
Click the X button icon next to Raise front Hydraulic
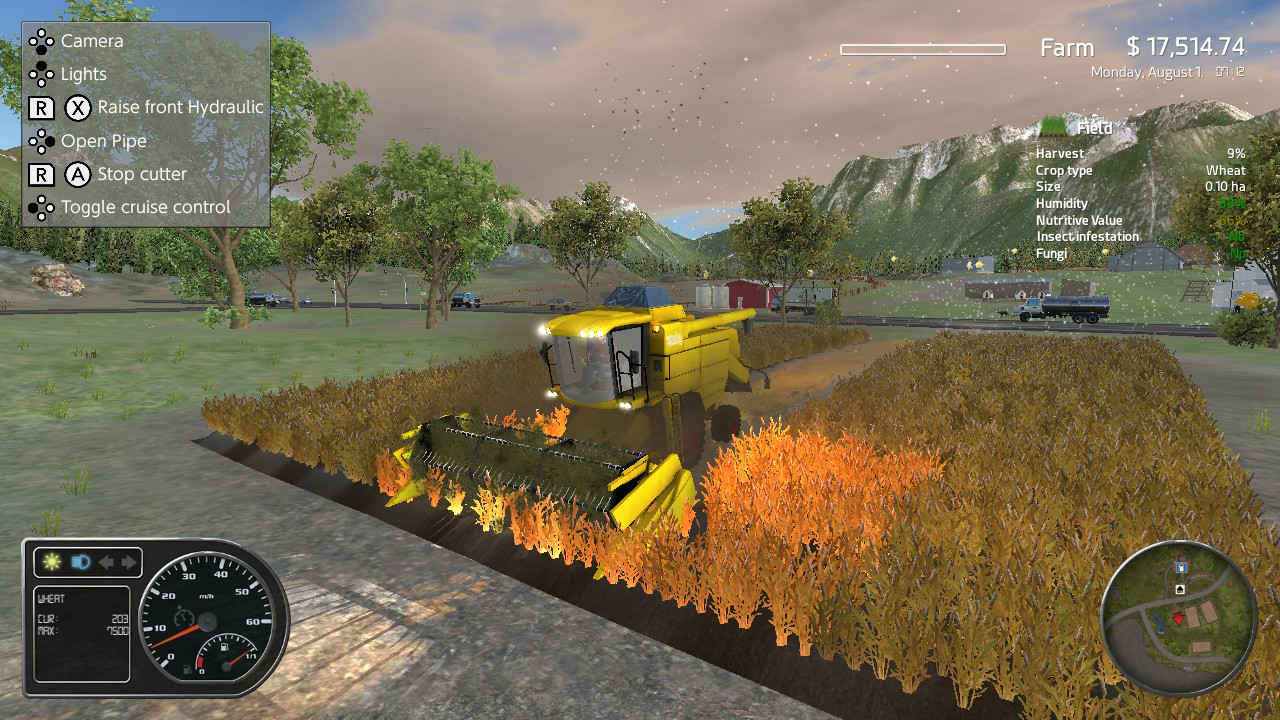[78, 107]
